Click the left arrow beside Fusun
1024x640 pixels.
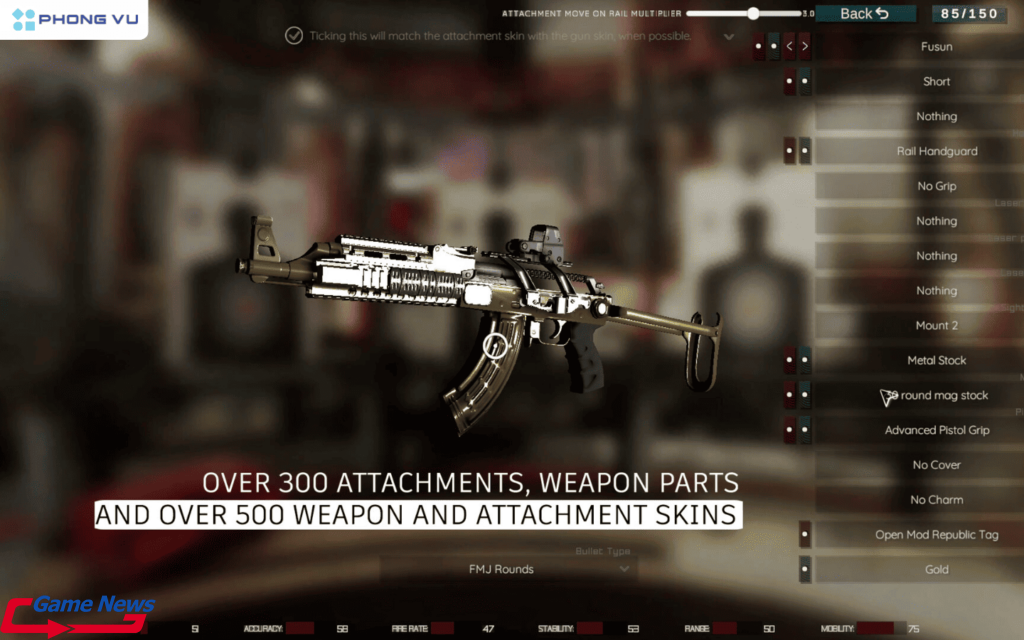click(x=789, y=46)
